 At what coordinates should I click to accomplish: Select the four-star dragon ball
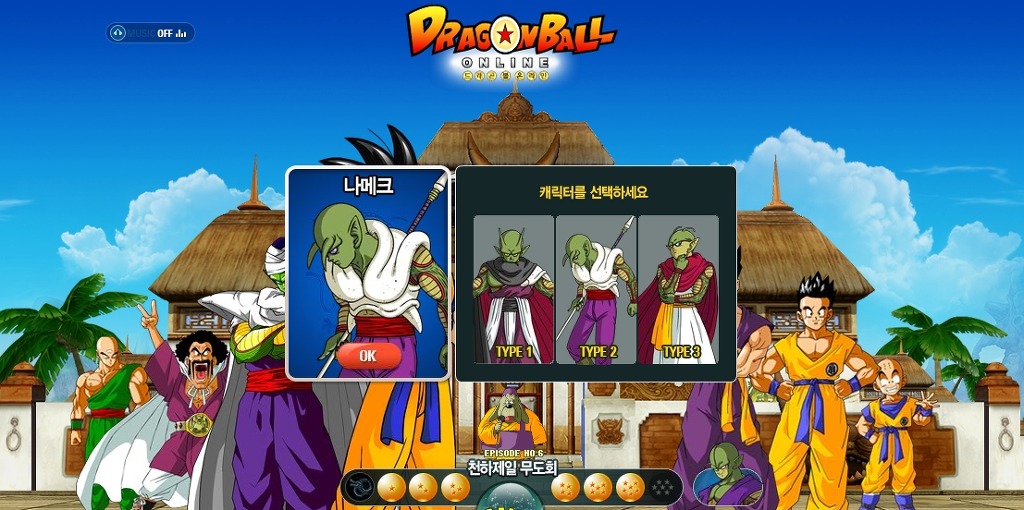[x=566, y=488]
